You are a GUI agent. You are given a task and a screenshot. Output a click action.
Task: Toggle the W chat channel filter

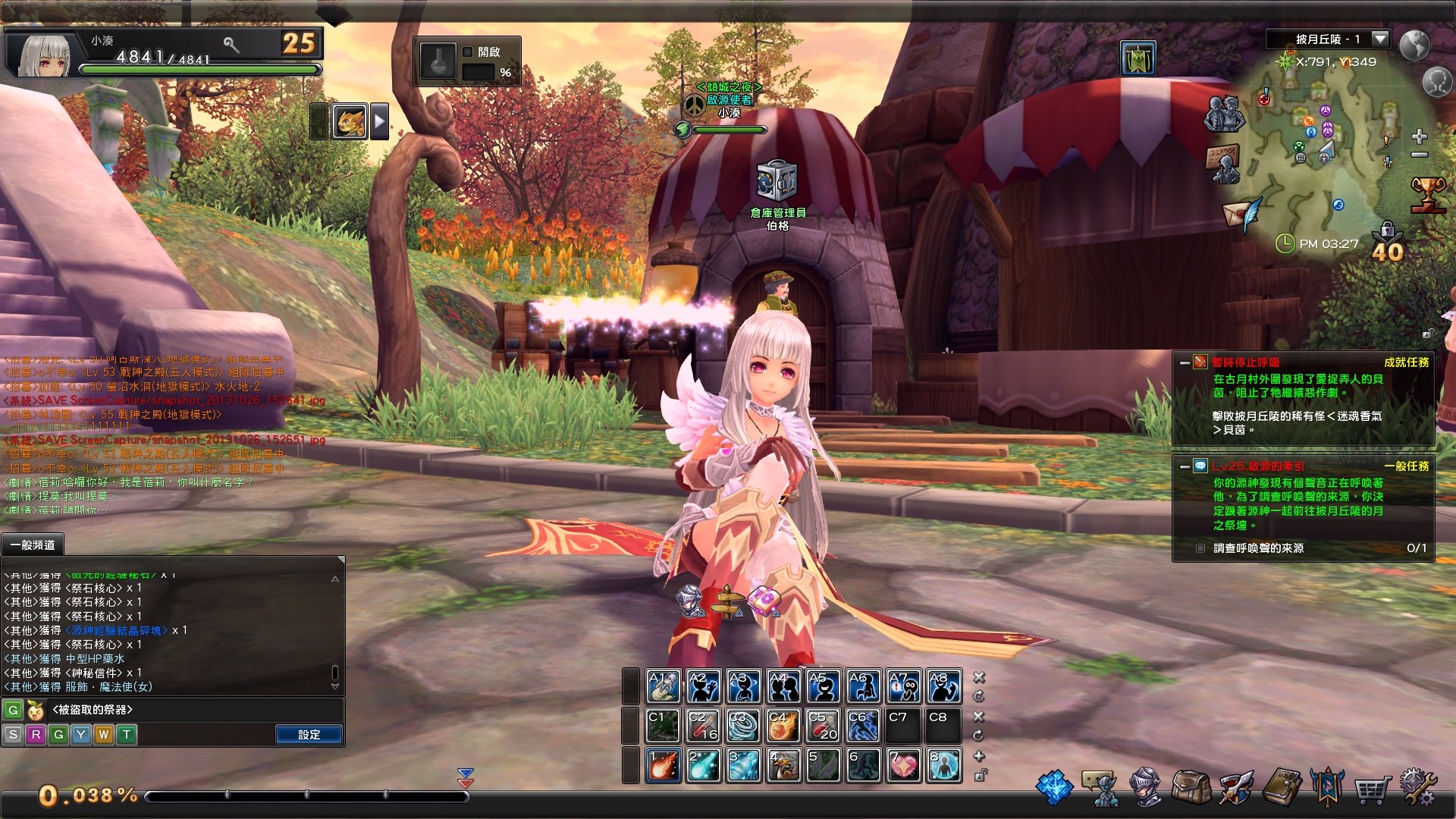[105, 734]
